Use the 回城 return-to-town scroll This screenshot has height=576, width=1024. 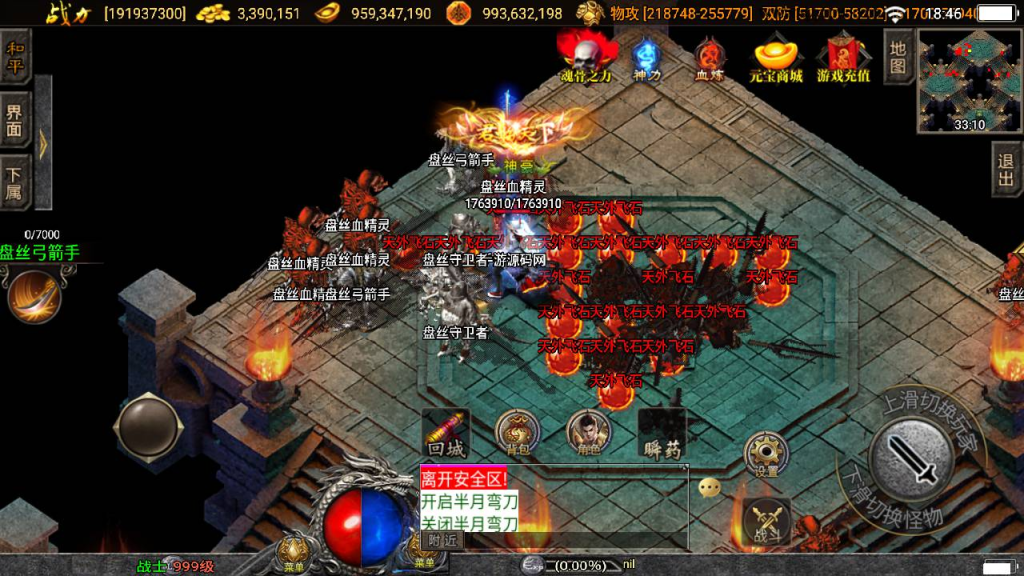pos(446,433)
